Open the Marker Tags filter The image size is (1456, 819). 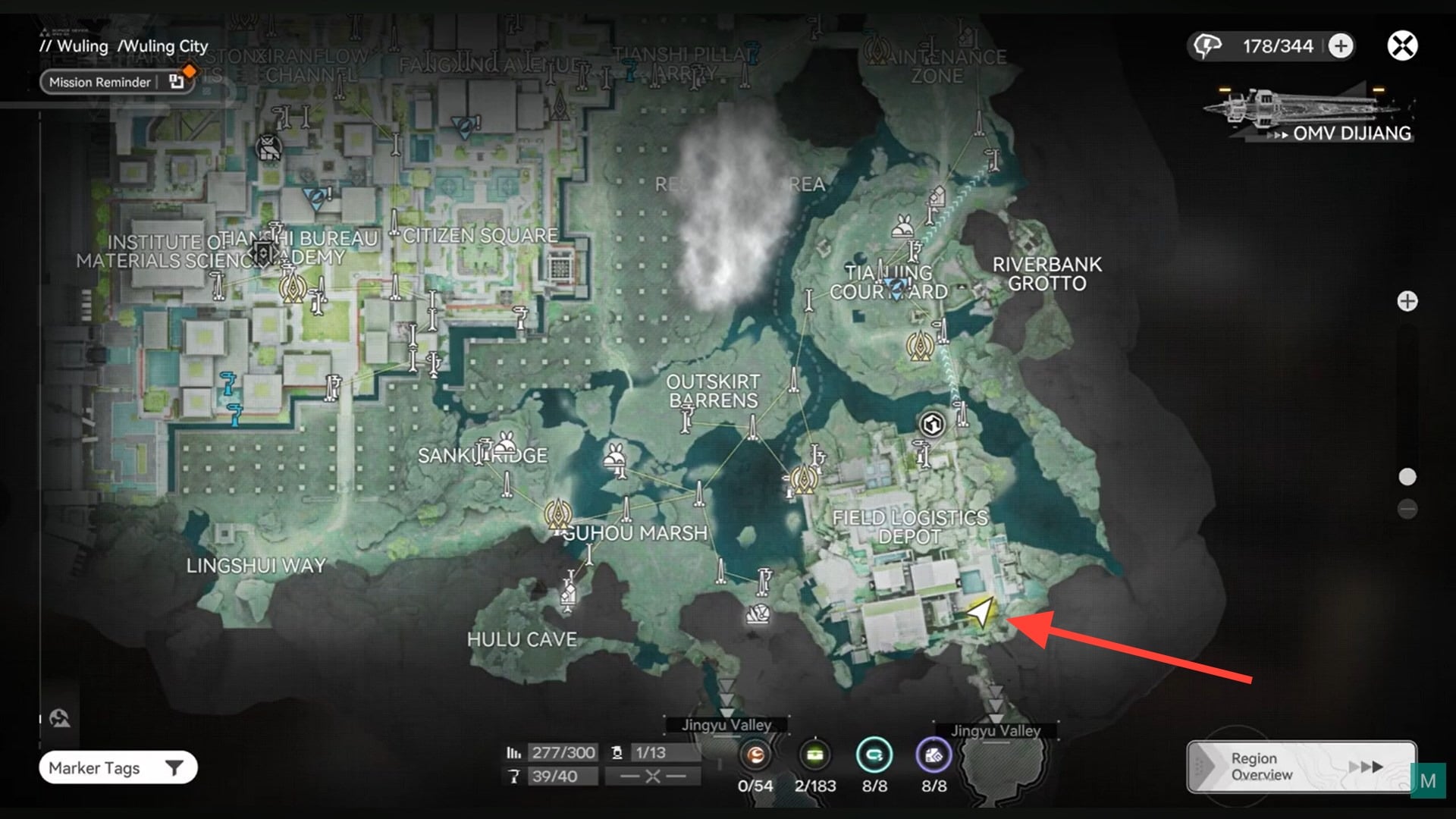click(x=118, y=768)
